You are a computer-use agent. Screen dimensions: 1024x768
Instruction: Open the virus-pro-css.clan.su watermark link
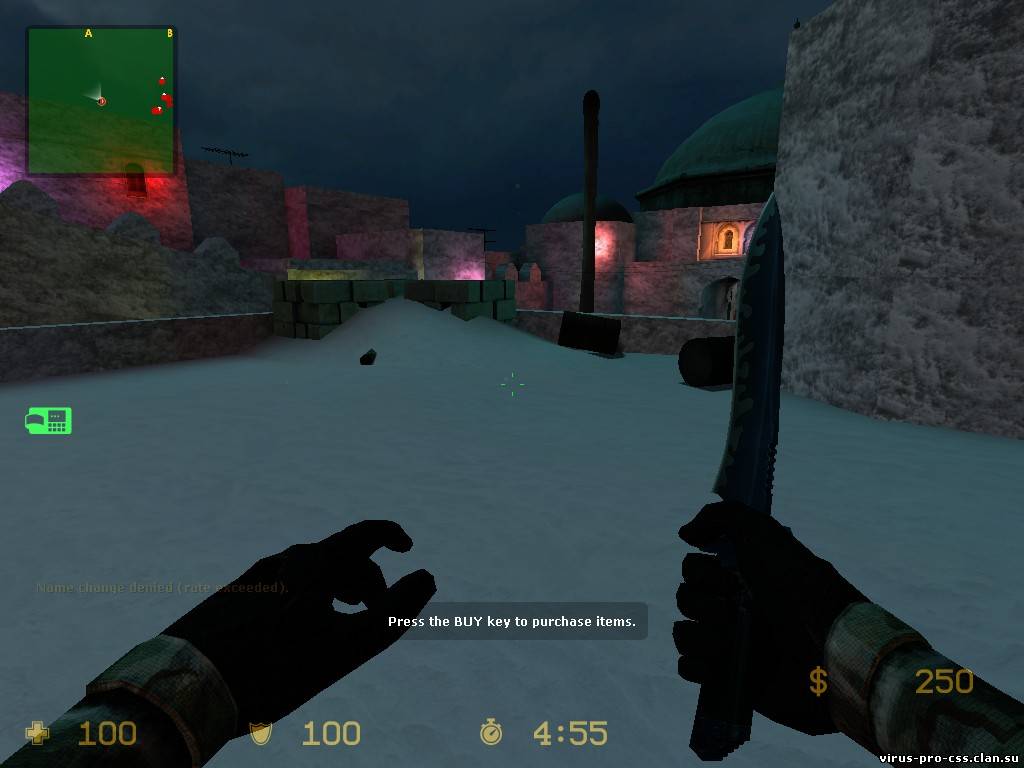pyautogui.click(x=948, y=758)
